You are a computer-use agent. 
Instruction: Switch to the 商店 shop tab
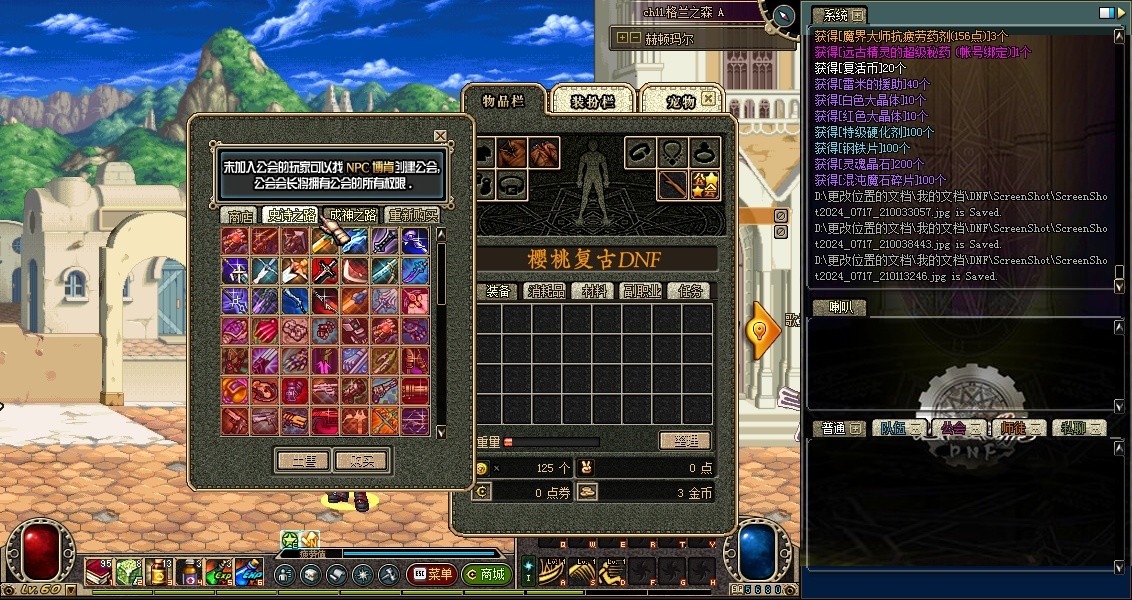pyautogui.click(x=240, y=215)
